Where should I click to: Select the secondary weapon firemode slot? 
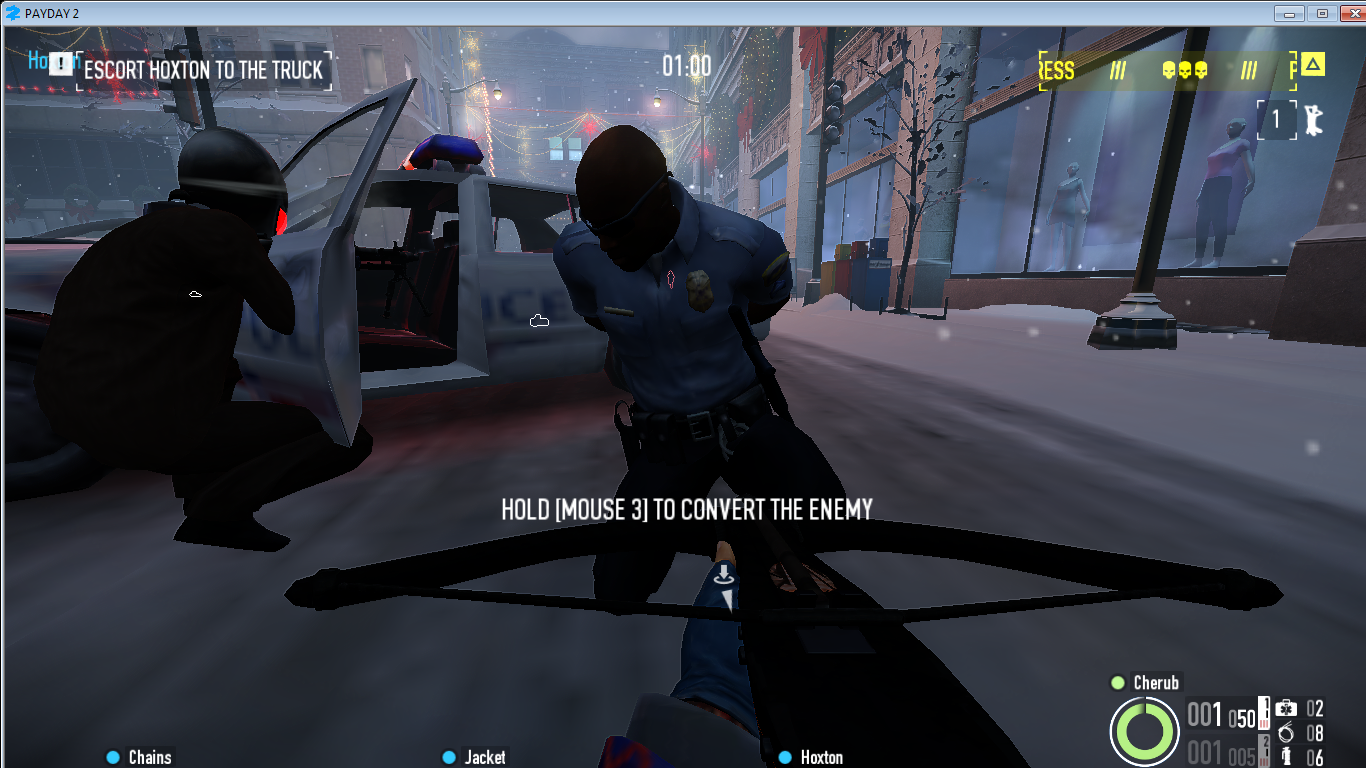point(1264,750)
